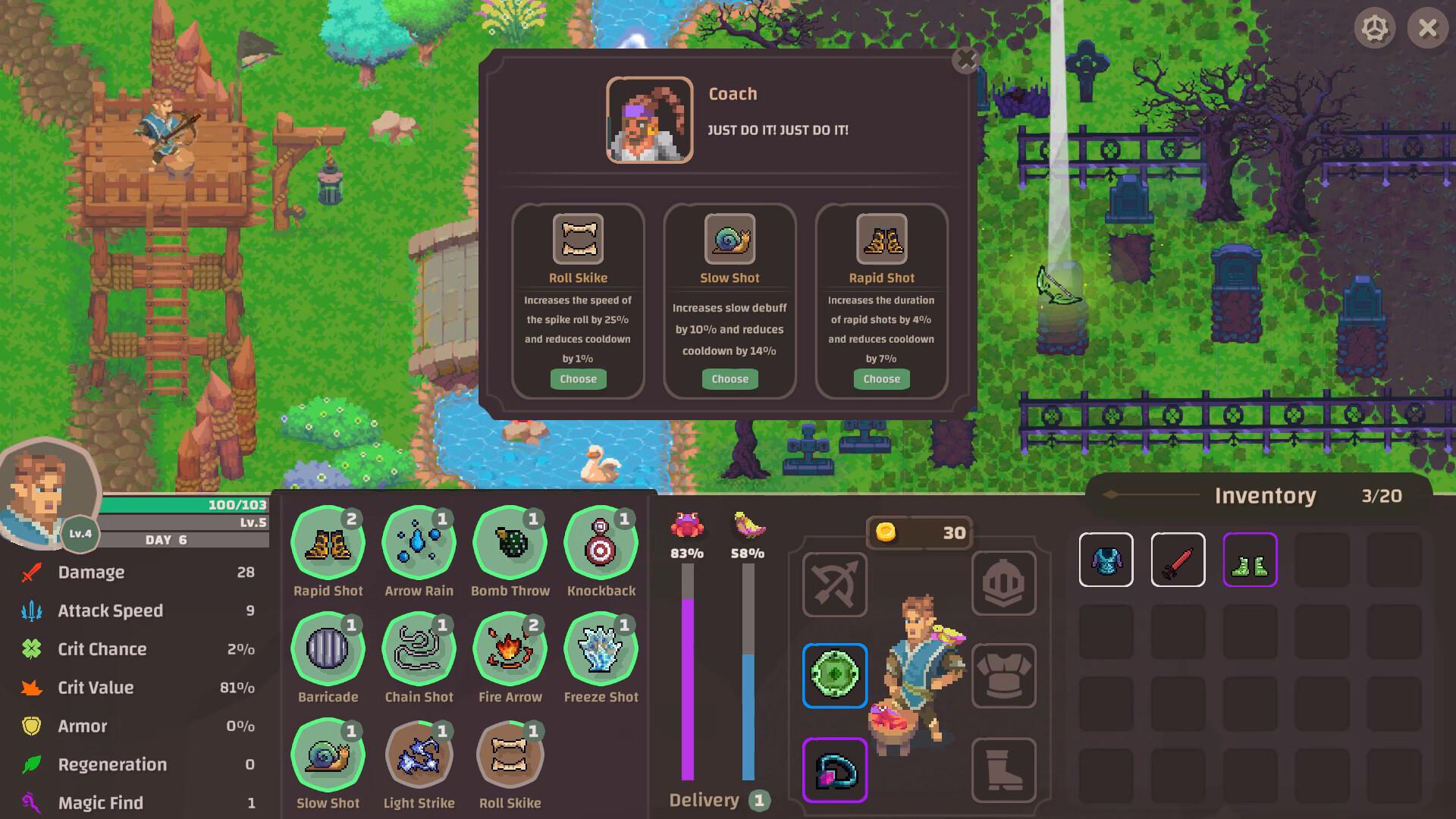This screenshot has width=1456, height=819.
Task: Select the Bomb Throw skill icon
Action: (x=510, y=543)
